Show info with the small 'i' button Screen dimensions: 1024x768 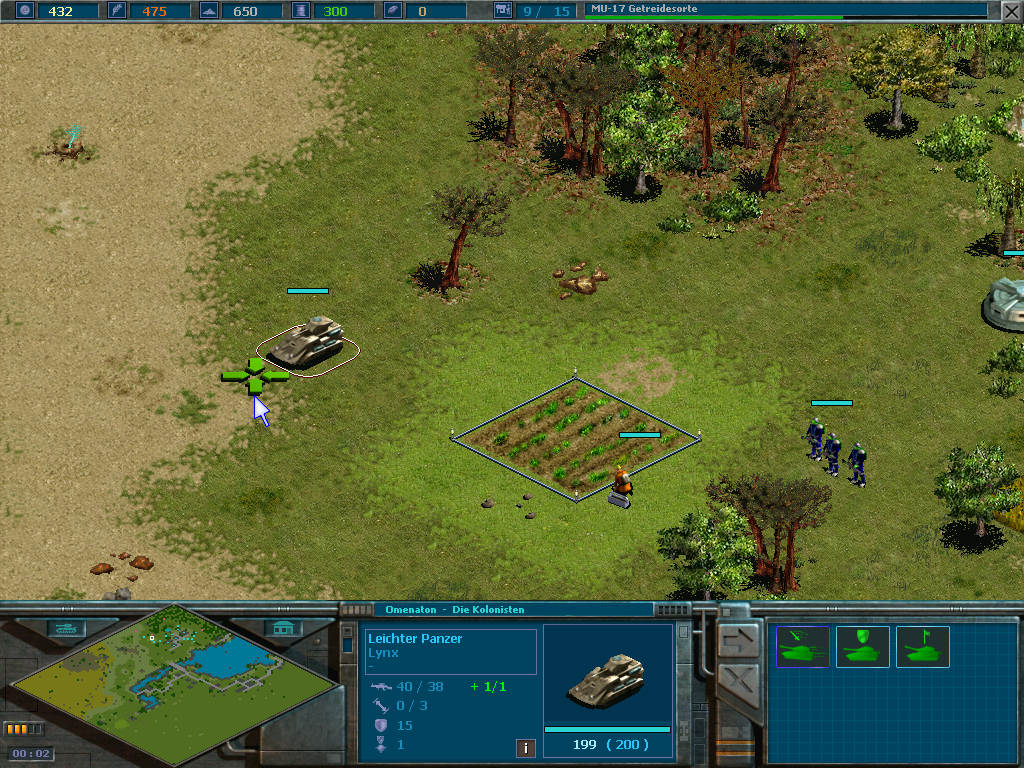[525, 748]
